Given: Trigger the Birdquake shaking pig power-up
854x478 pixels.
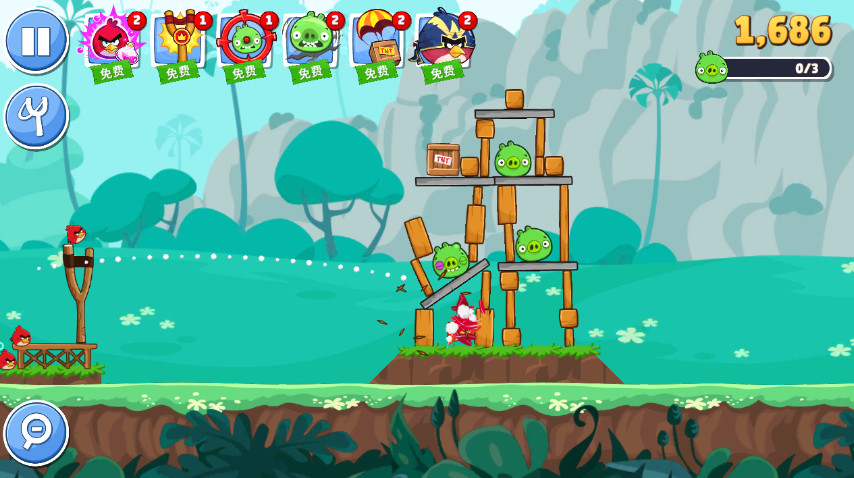Looking at the screenshot, I should (x=310, y=44).
